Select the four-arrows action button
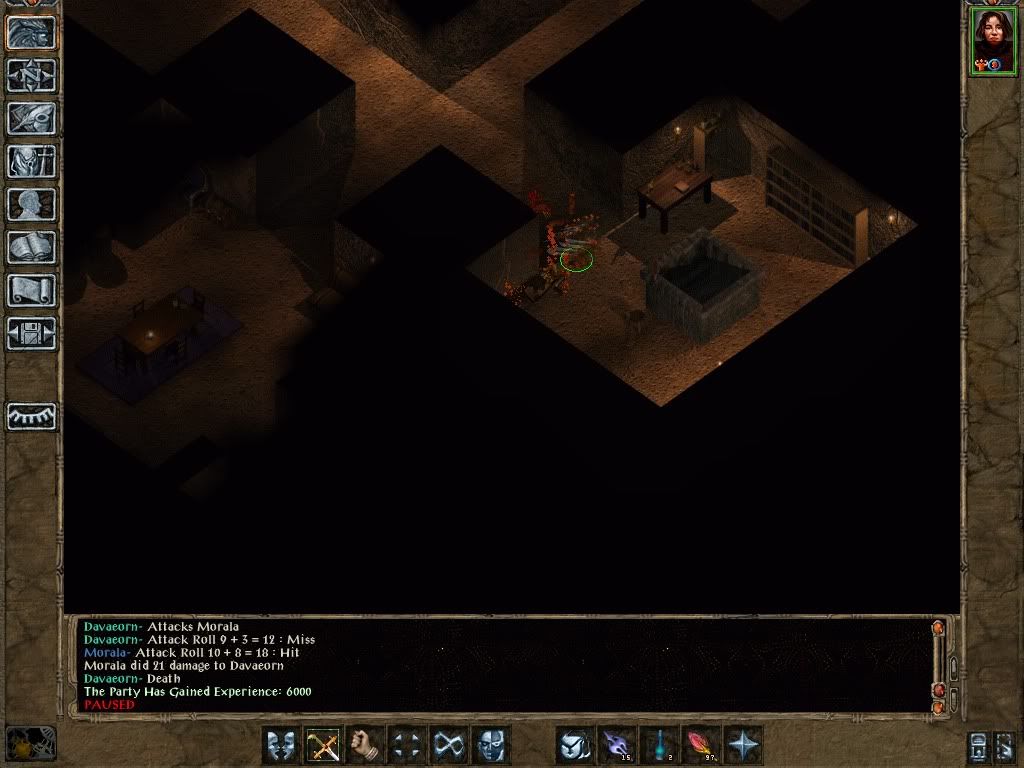 pyautogui.click(x=407, y=745)
